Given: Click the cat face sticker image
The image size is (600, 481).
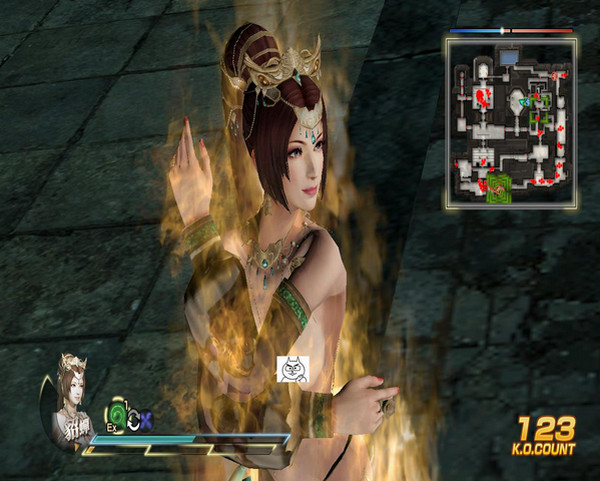Looking at the screenshot, I should tap(292, 369).
